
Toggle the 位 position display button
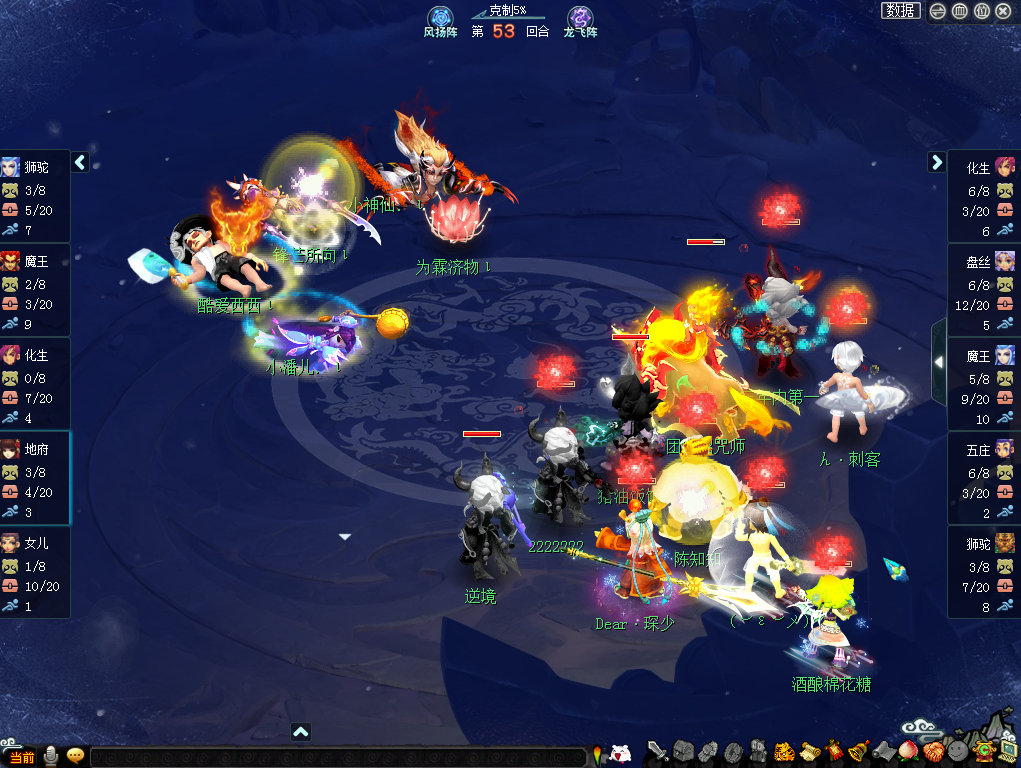pos(982,11)
